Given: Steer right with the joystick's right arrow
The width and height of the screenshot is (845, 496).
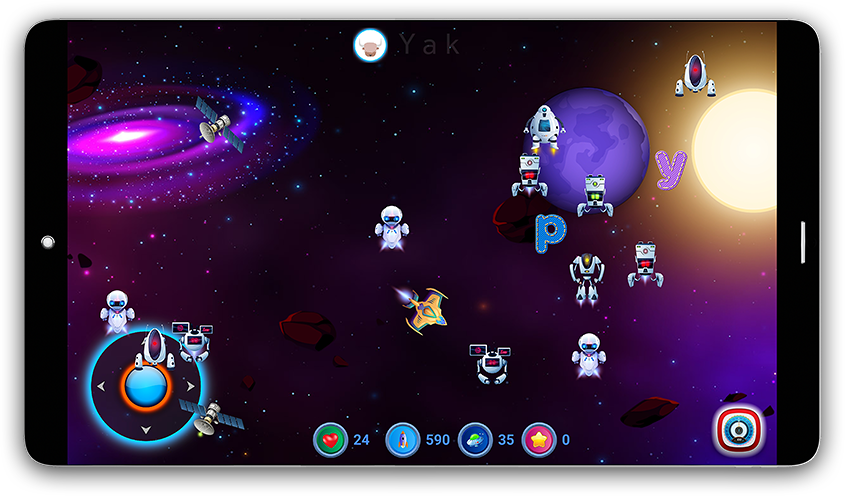Looking at the screenshot, I should (189, 386).
